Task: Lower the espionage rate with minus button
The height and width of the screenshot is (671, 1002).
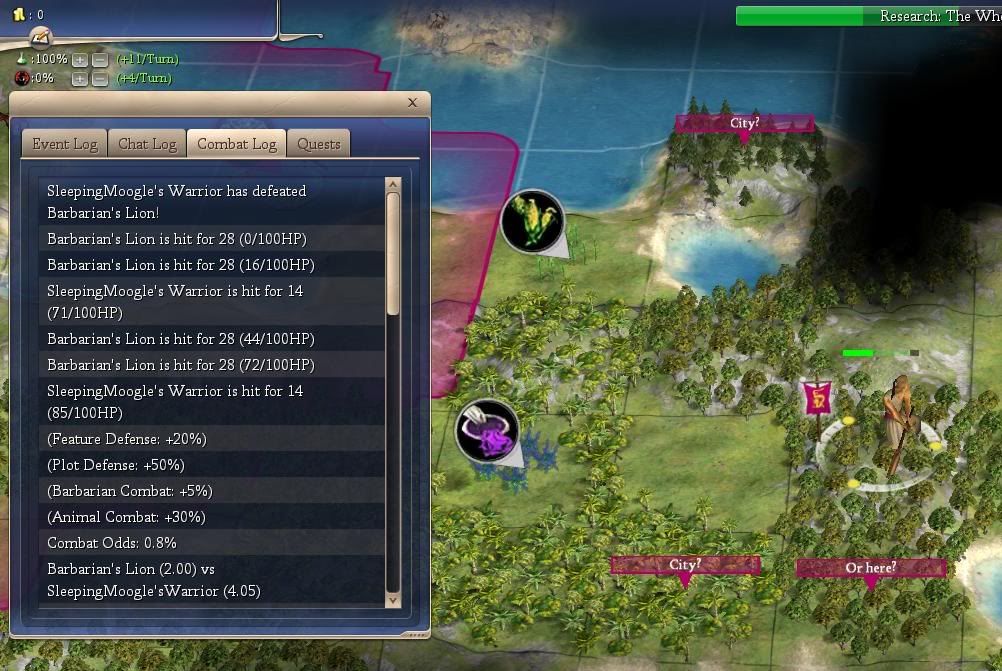Action: coord(99,79)
